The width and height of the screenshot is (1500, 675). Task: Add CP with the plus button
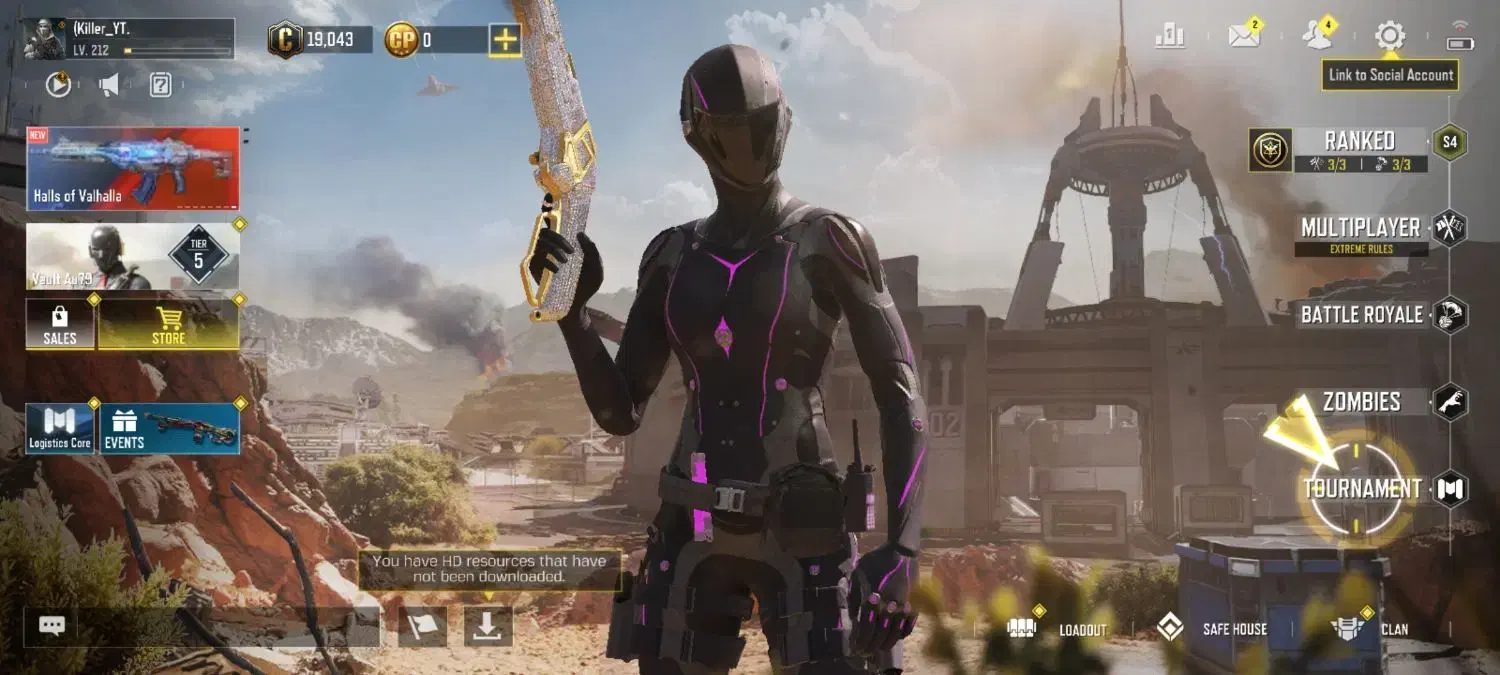pyautogui.click(x=504, y=40)
